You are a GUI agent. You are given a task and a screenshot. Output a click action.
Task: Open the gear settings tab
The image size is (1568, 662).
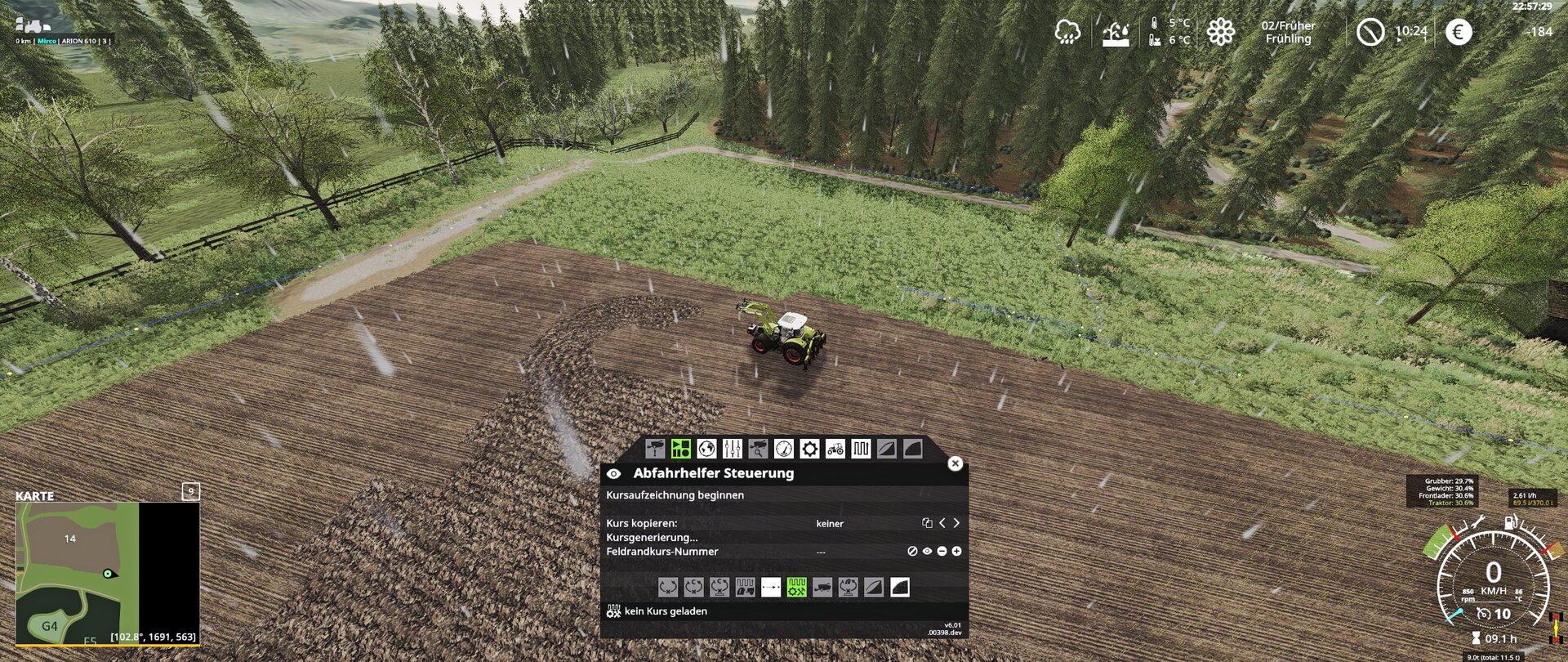(x=809, y=449)
